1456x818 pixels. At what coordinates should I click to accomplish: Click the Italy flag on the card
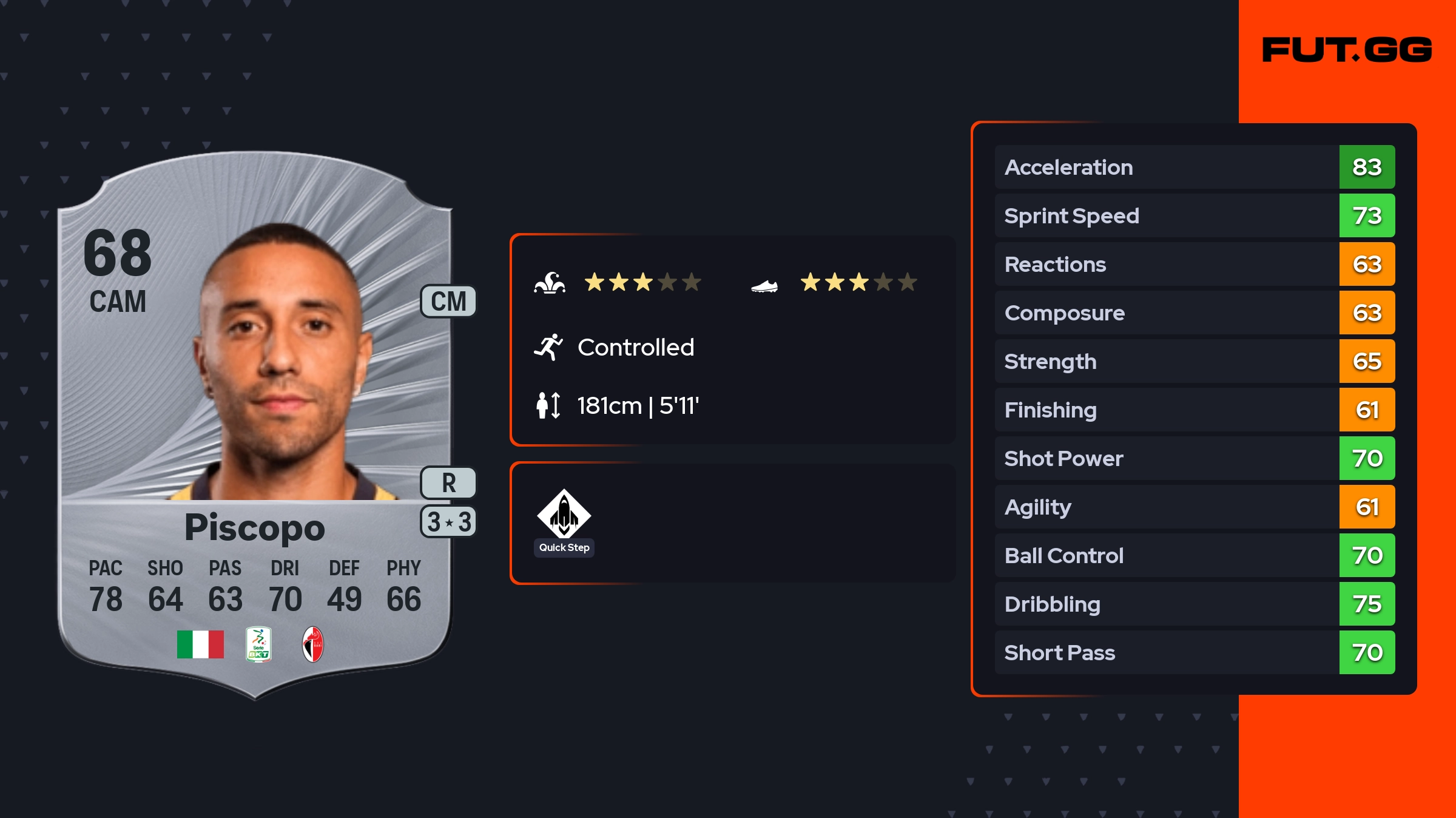[200, 644]
